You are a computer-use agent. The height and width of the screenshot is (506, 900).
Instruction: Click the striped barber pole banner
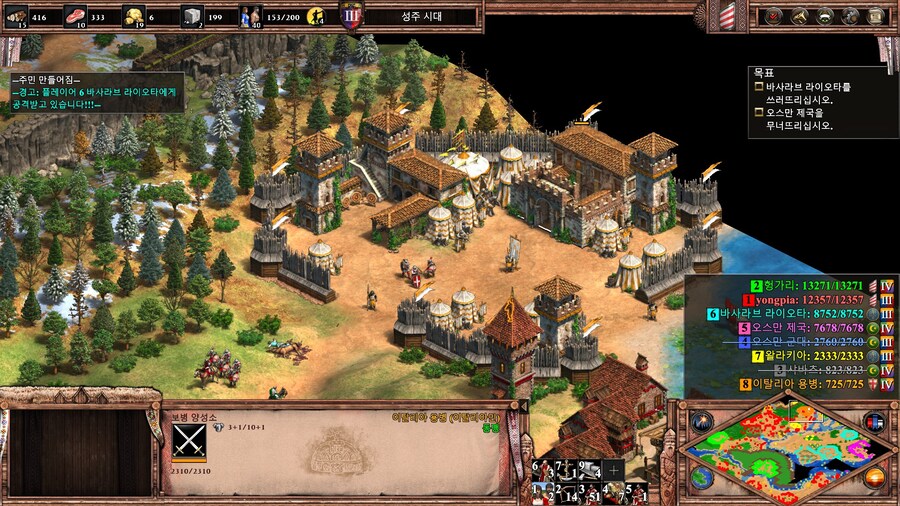[x=727, y=15]
